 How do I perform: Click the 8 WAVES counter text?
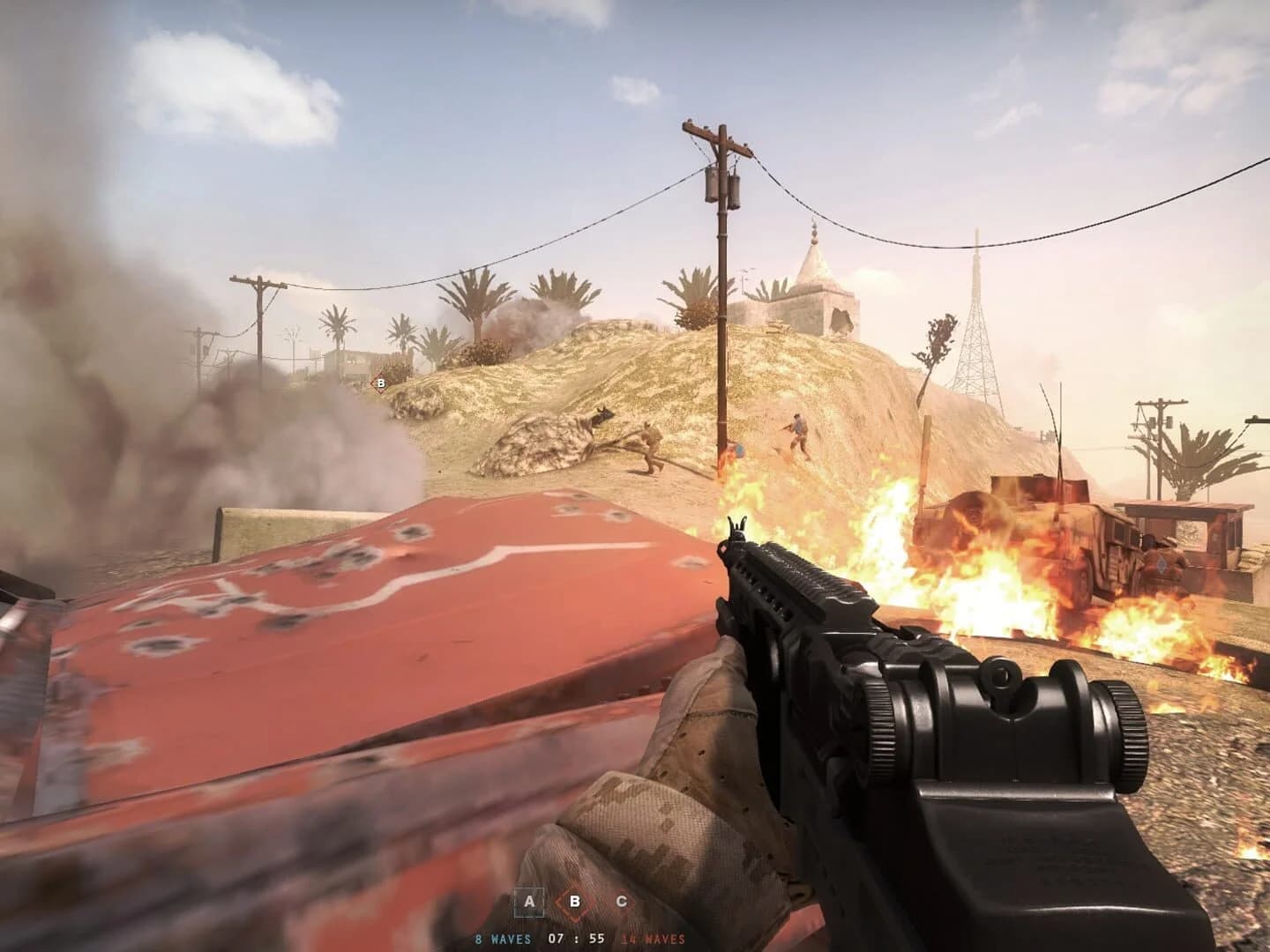tap(504, 939)
